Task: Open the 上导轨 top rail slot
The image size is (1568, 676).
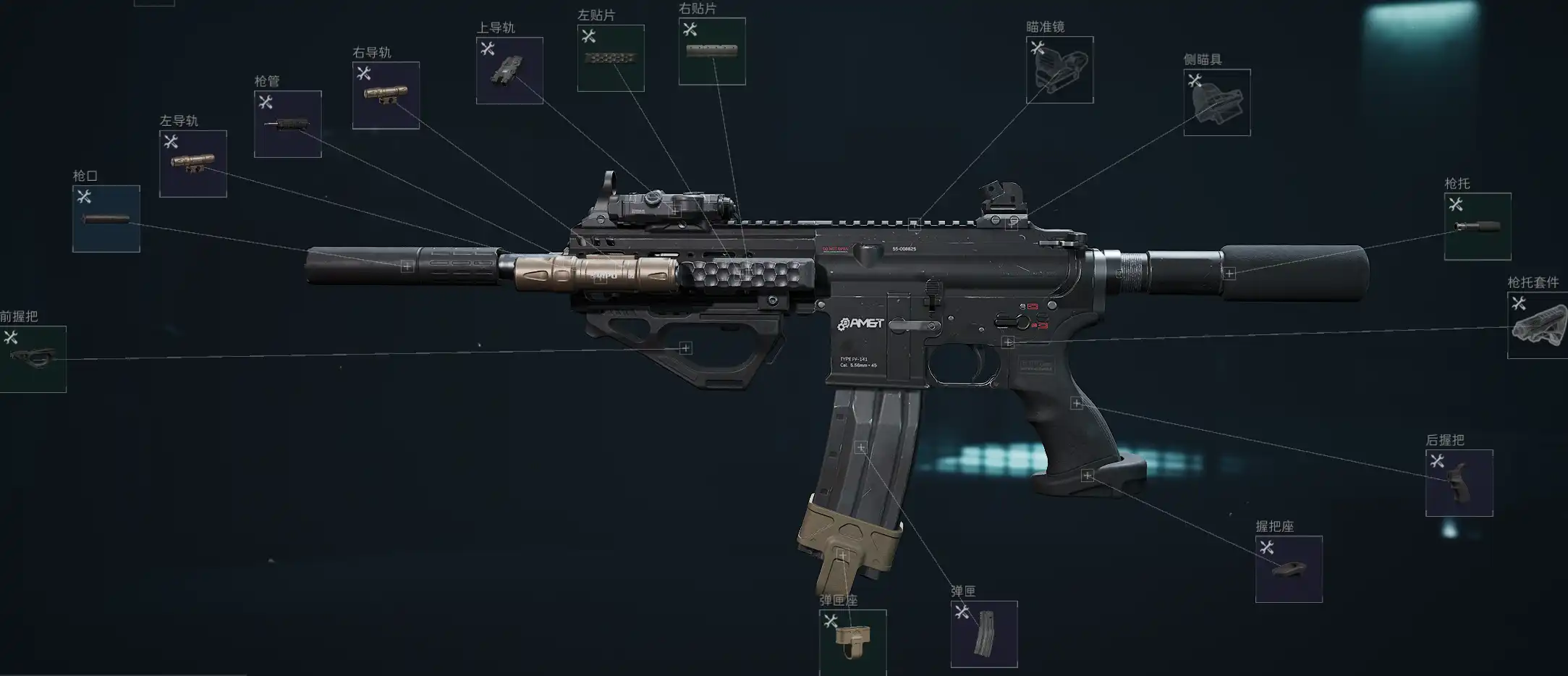Action: tap(509, 71)
